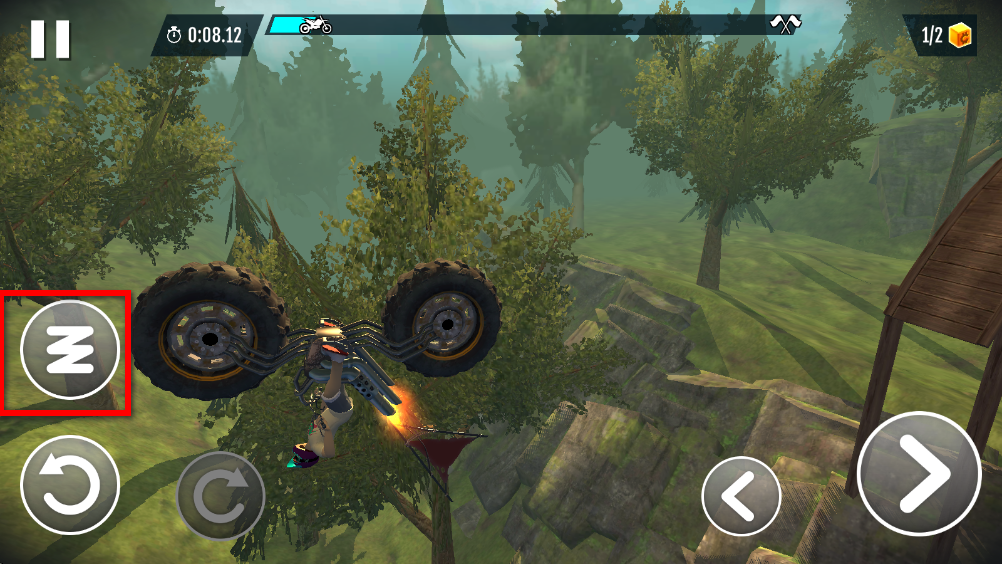Rotate bike counter-clockwise with lean-back button
1002x564 pixels.
click(70, 487)
